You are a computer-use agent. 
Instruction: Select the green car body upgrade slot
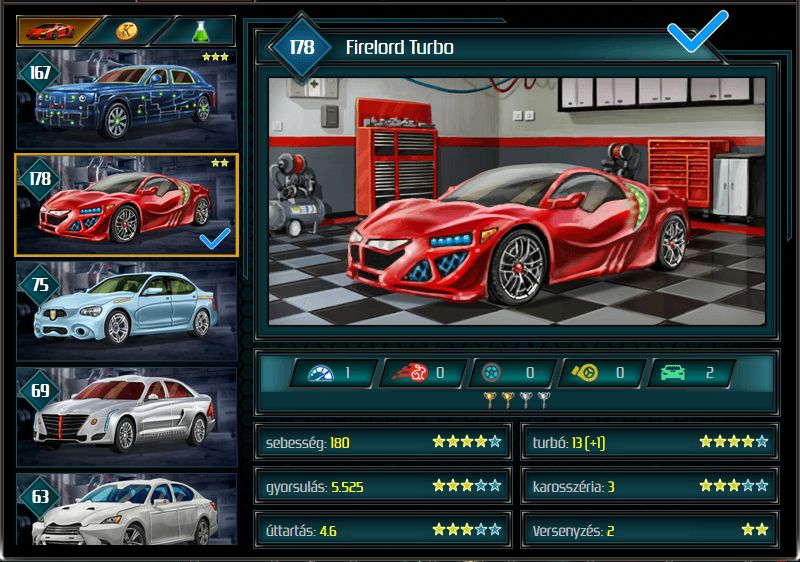tap(690, 374)
